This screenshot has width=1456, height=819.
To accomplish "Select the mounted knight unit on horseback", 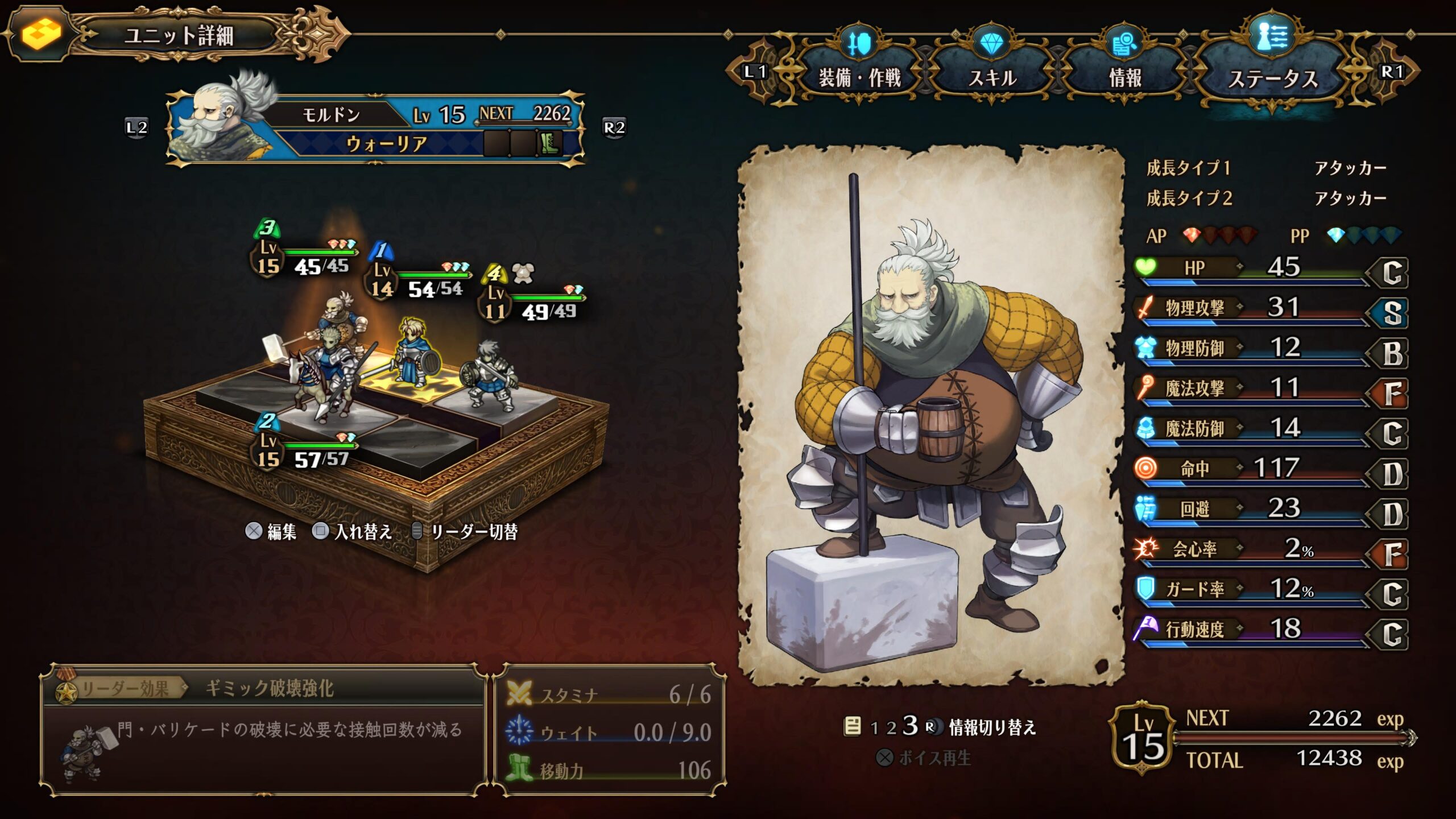I will [324, 375].
